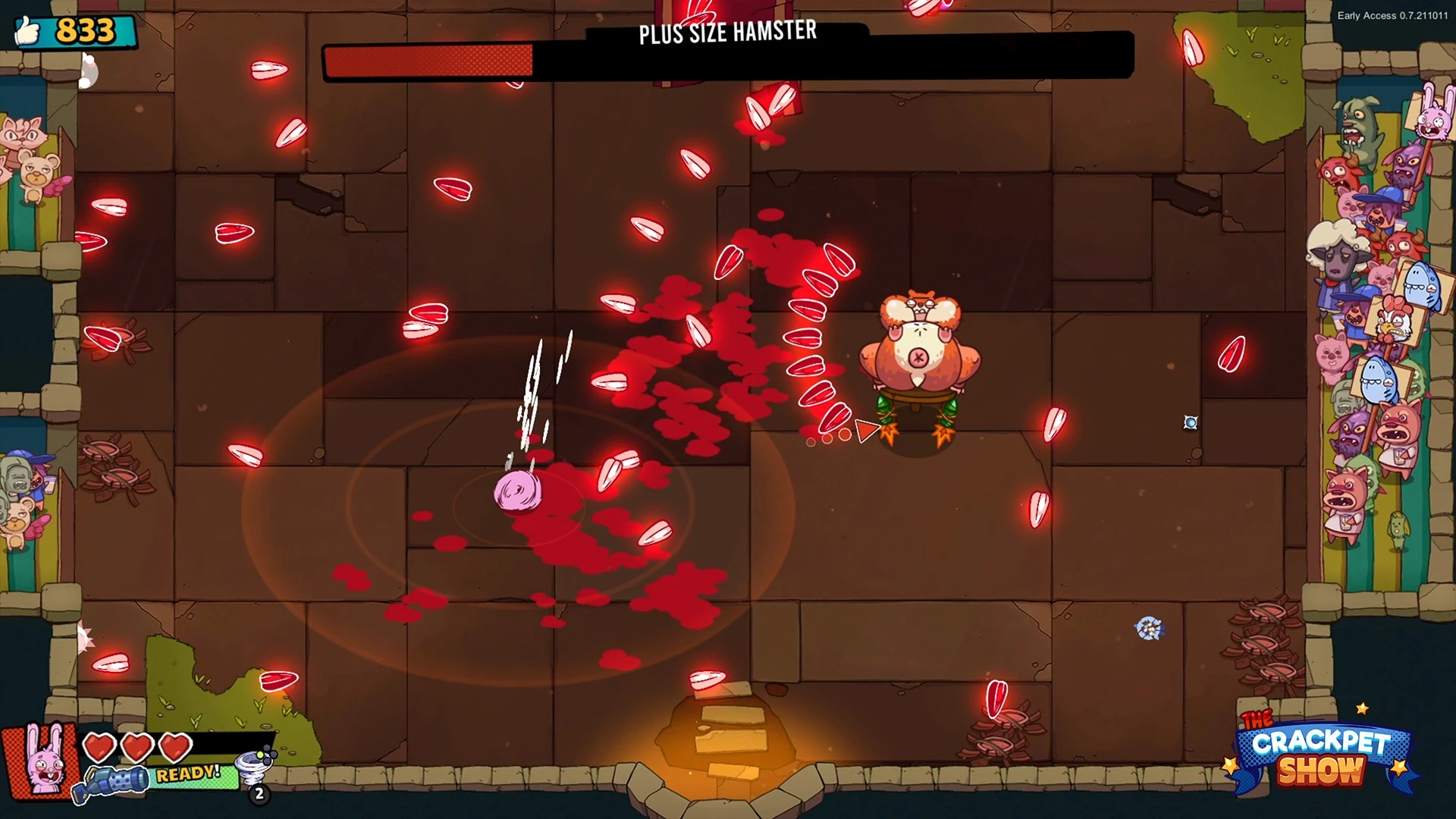1456x819 pixels.
Task: Click the thumbs-up likes icon
Action: (x=29, y=32)
